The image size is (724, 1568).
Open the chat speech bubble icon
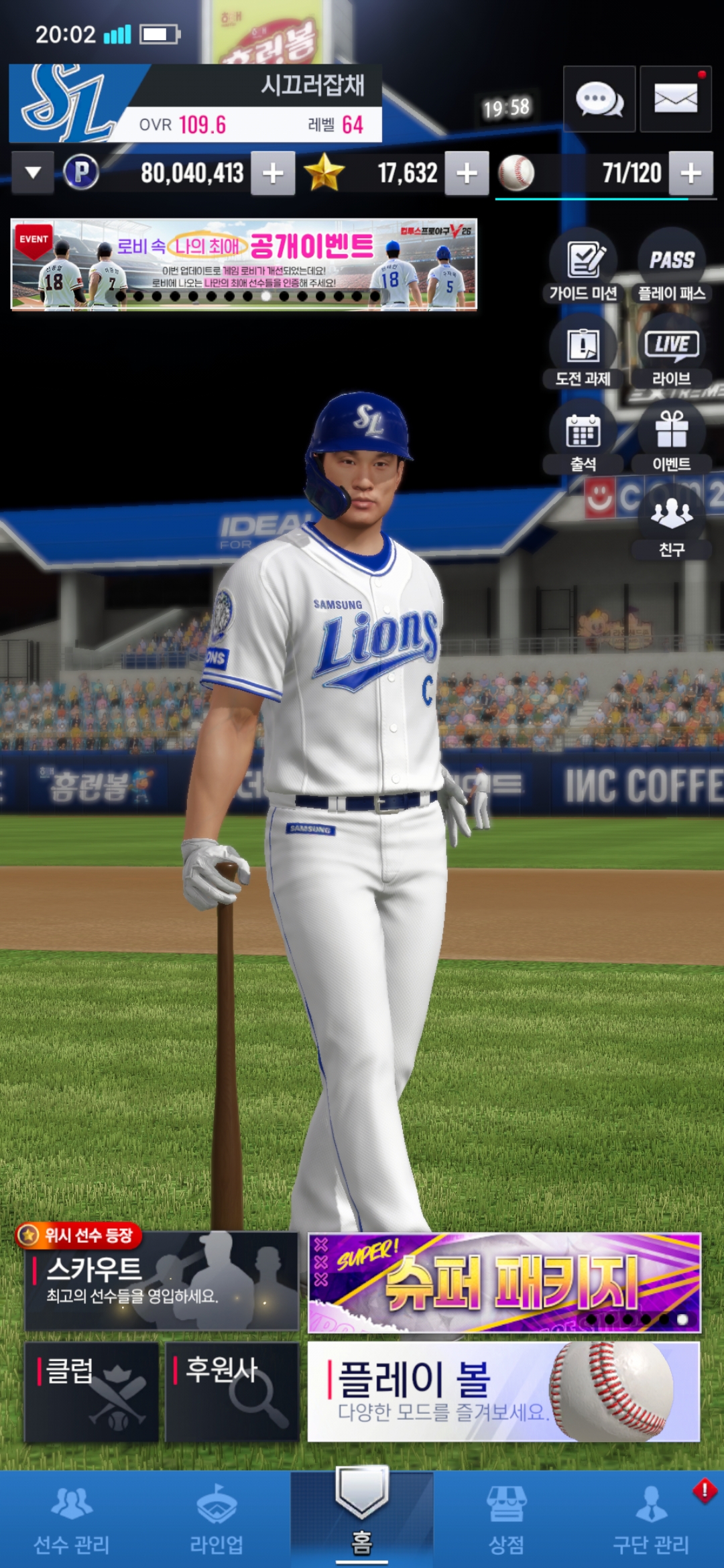tap(599, 99)
